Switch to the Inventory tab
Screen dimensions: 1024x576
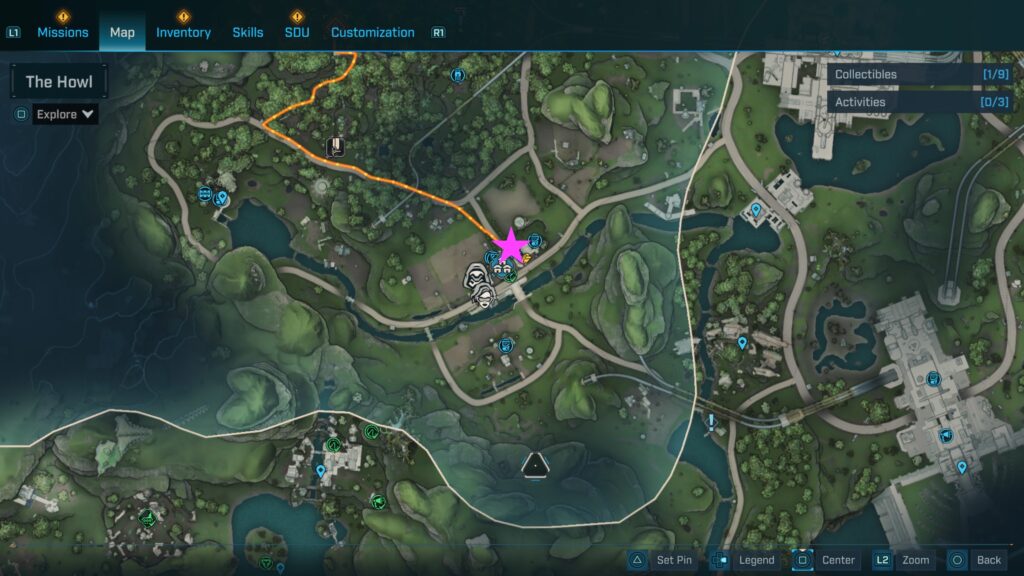pos(183,32)
